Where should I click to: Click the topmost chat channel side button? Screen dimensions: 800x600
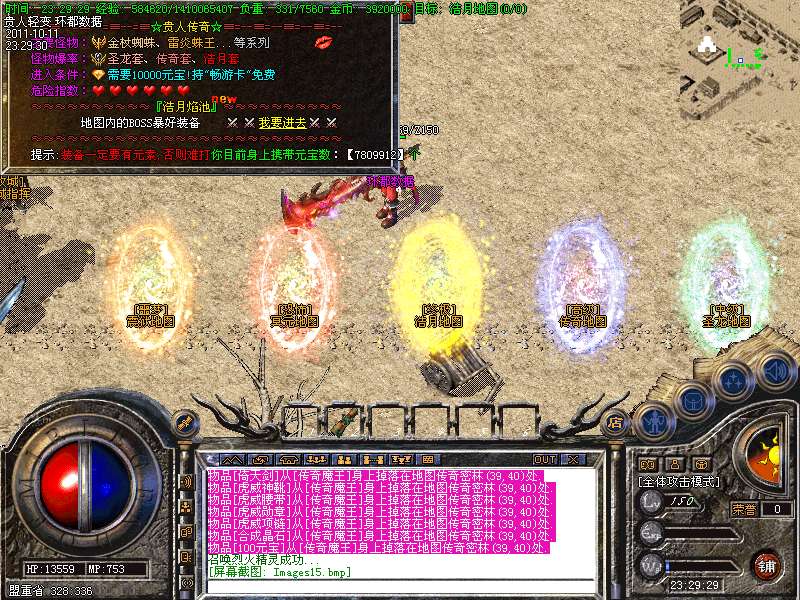tap(186, 483)
